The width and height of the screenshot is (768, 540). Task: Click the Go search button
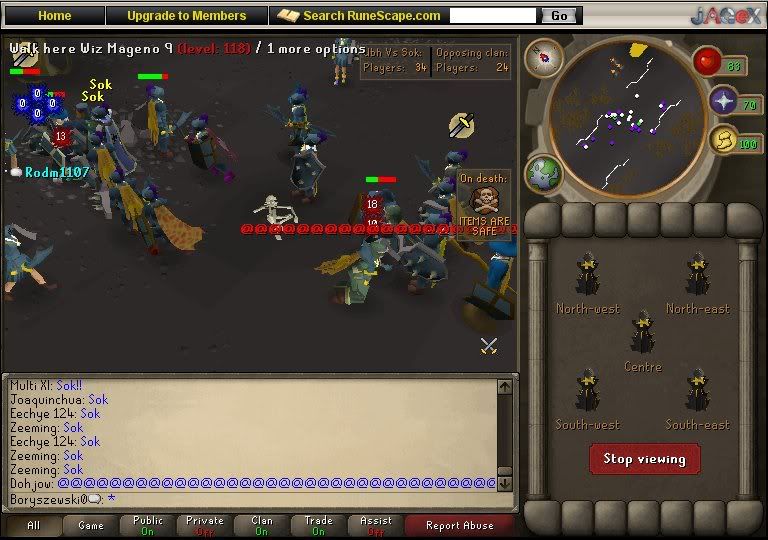560,16
